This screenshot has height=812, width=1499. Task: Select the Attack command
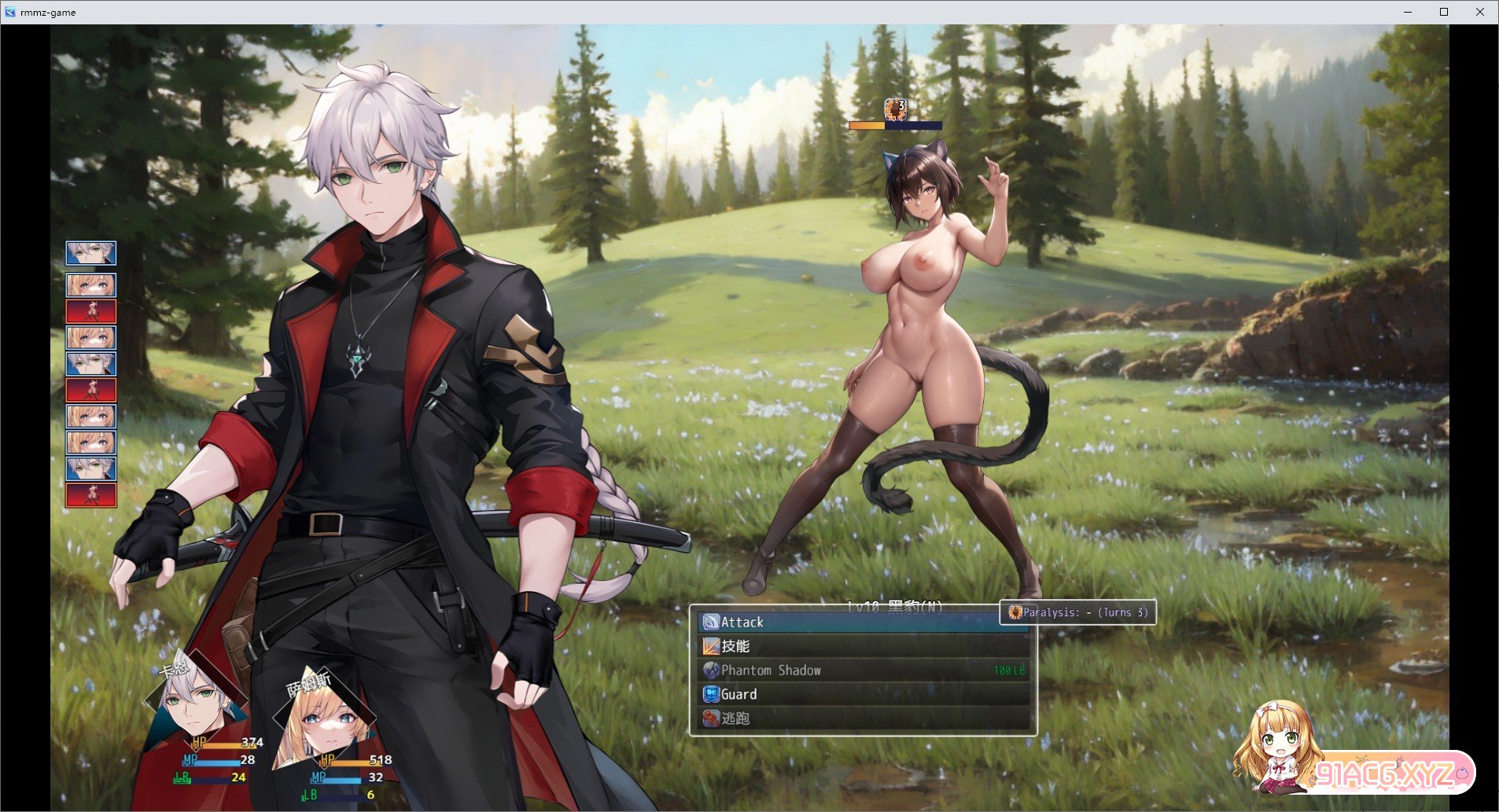coord(863,623)
